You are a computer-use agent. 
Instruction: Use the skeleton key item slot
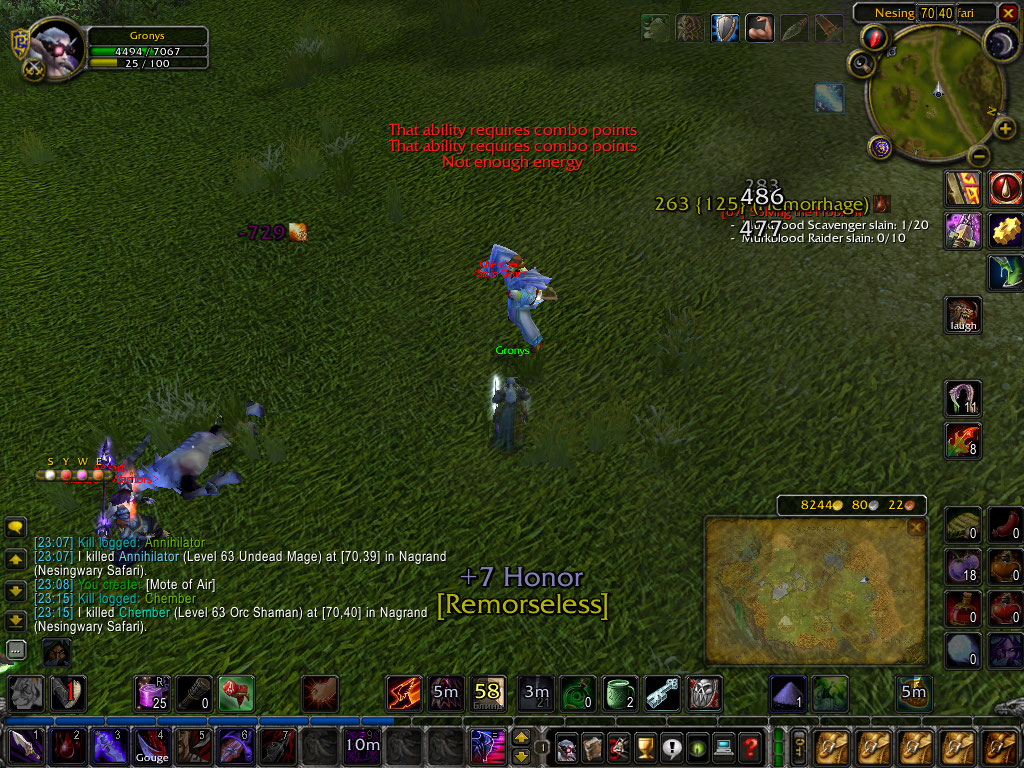tap(661, 692)
